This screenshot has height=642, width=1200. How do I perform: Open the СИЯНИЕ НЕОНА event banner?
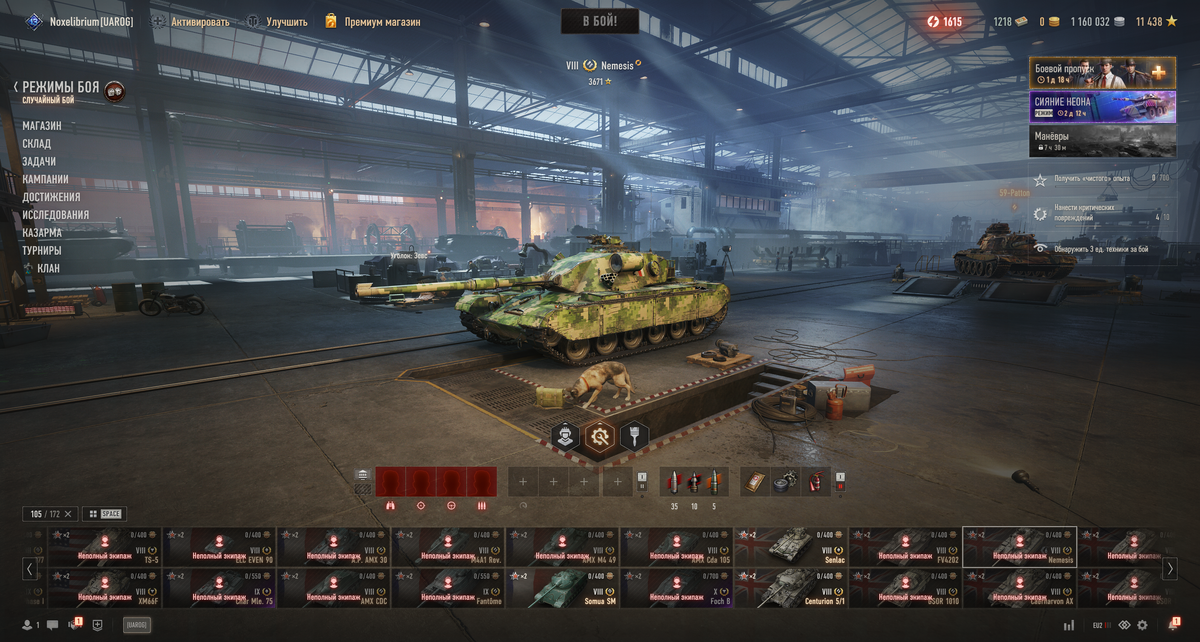click(1102, 107)
